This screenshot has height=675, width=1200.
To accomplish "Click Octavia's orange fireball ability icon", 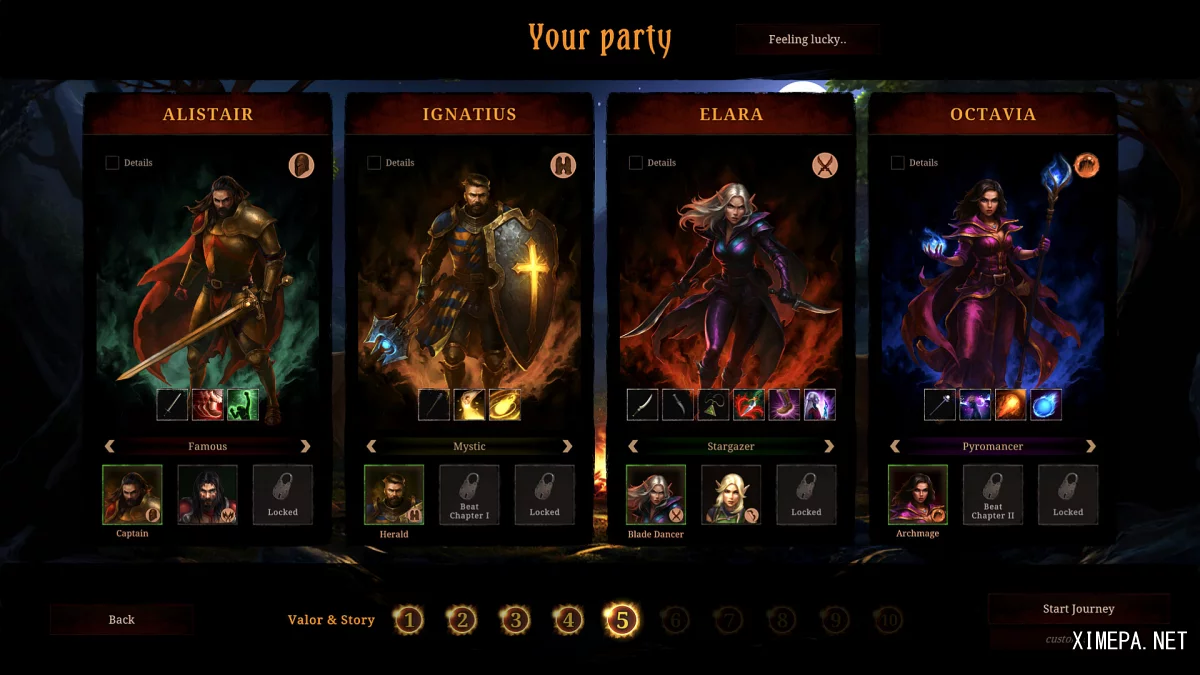I will [x=1011, y=405].
